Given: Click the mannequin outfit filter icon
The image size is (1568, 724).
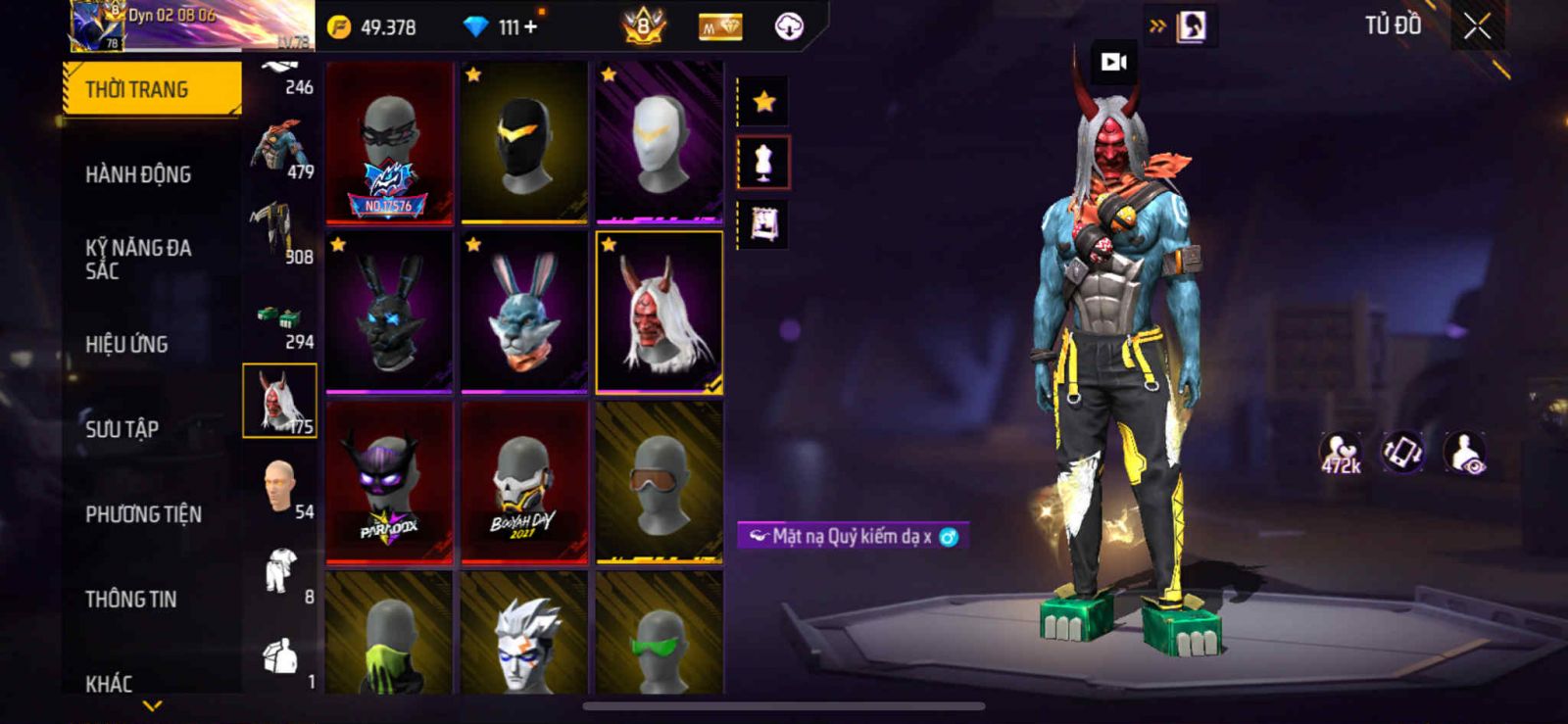Looking at the screenshot, I should pyautogui.click(x=763, y=162).
